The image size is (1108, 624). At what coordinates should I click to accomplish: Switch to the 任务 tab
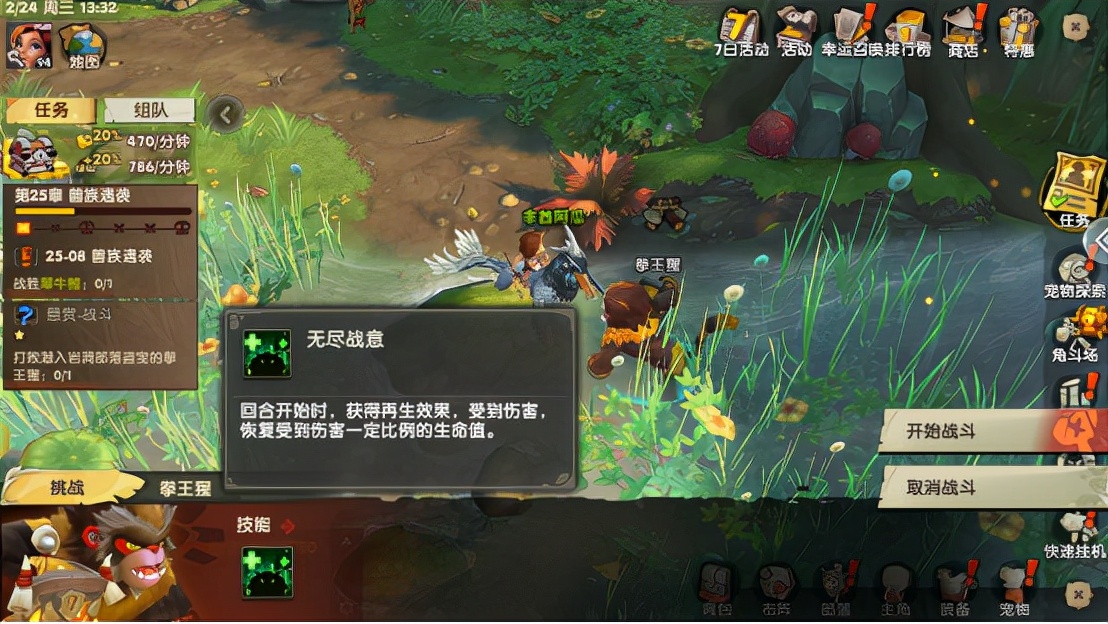[50, 110]
